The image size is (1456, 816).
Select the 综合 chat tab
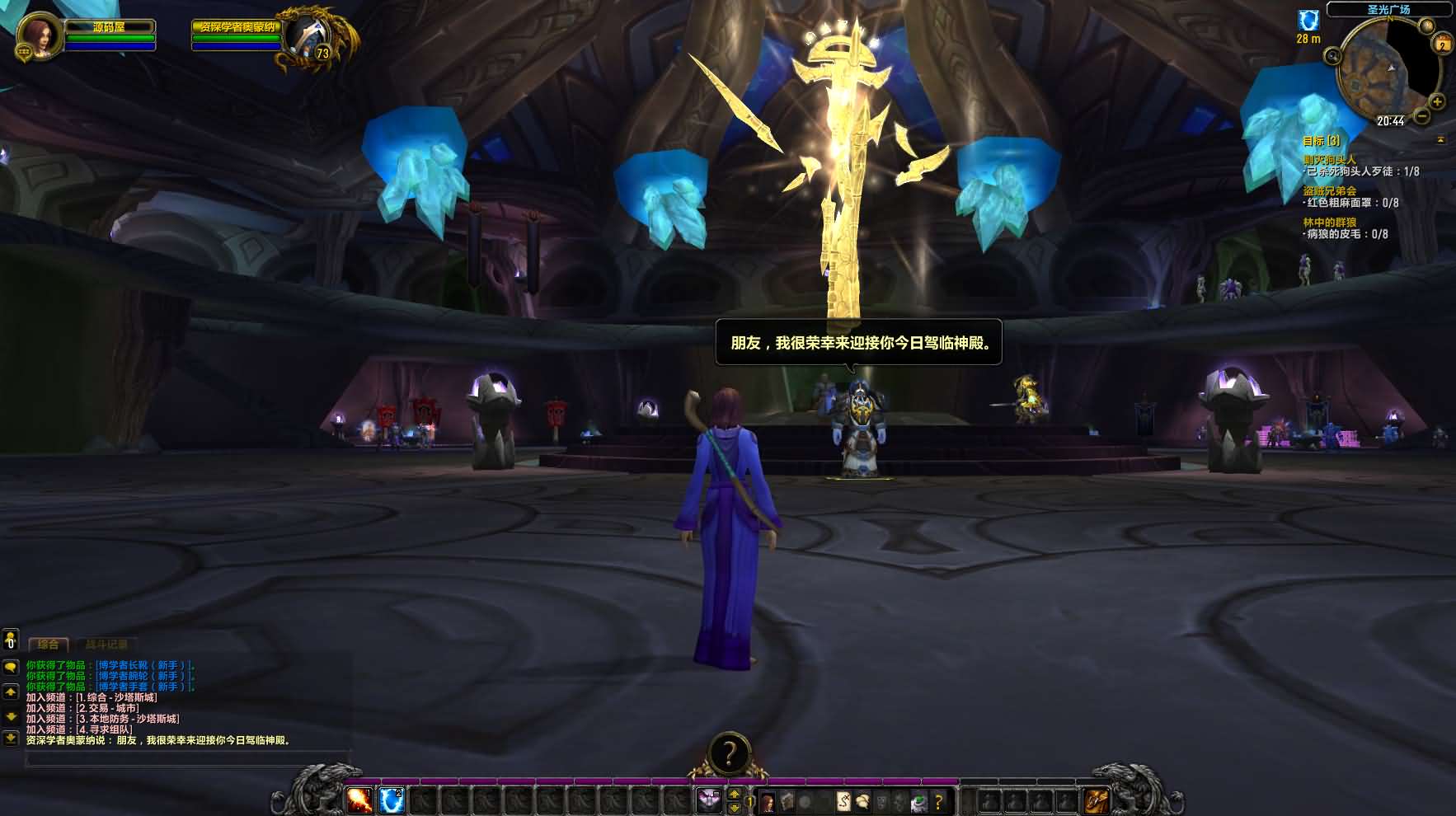[48, 644]
